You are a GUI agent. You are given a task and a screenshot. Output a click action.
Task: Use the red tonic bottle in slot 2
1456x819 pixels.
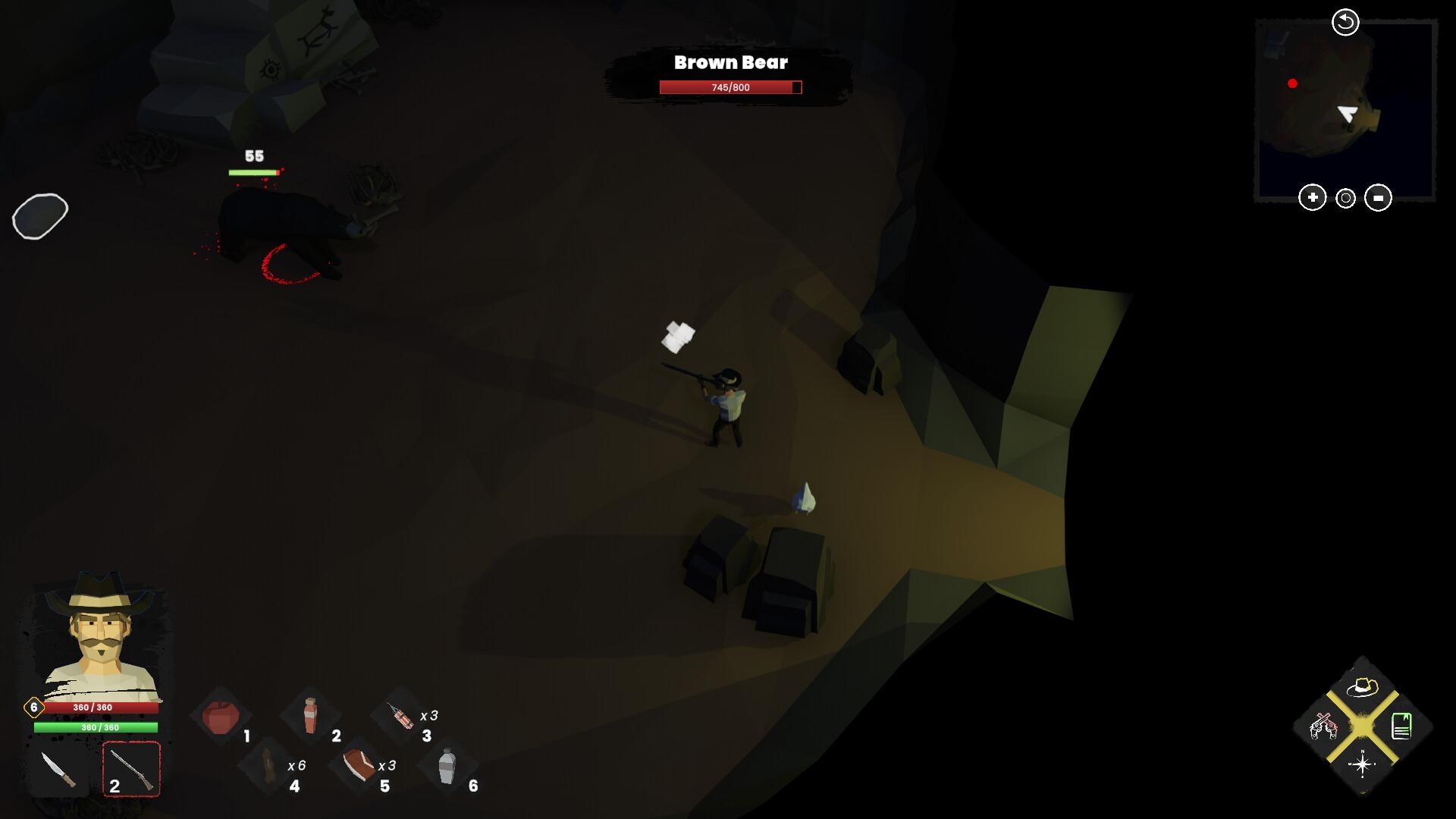coord(310,715)
